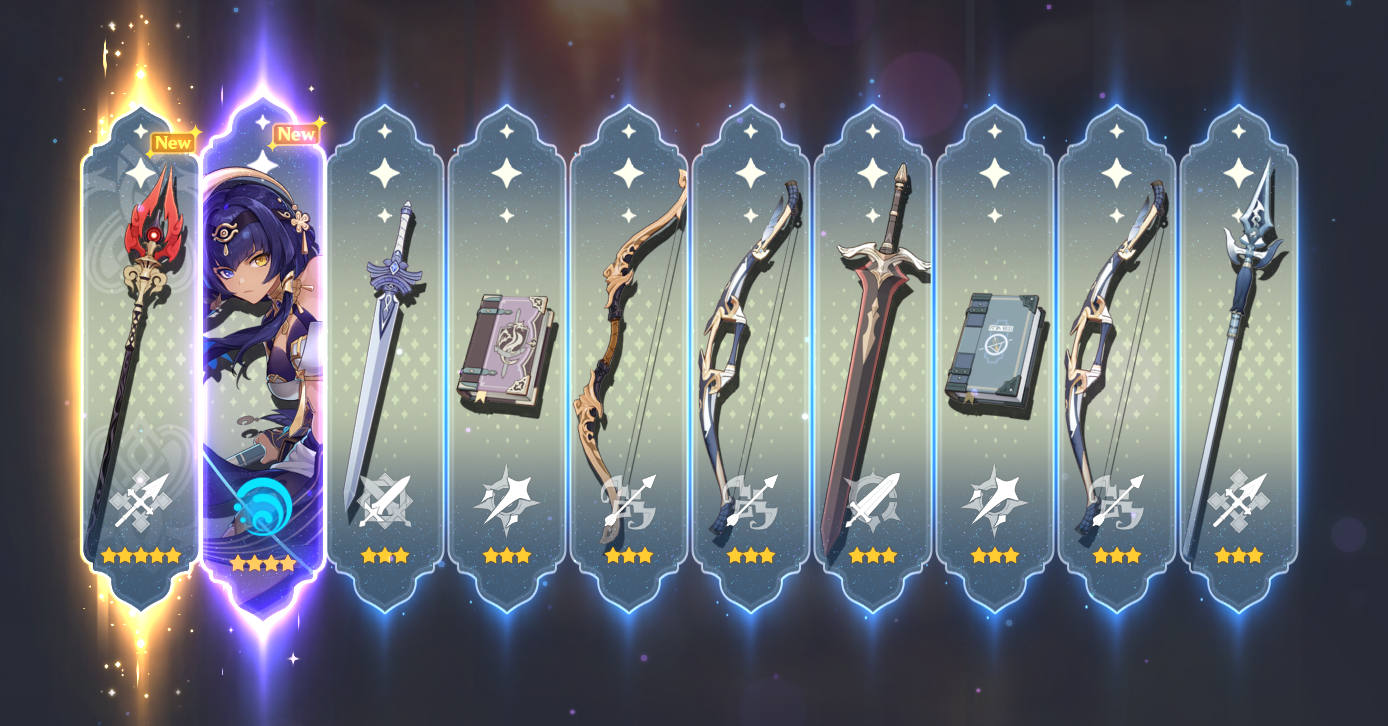Click the New badge on the character card
This screenshot has width=1388, height=726.
[296, 133]
